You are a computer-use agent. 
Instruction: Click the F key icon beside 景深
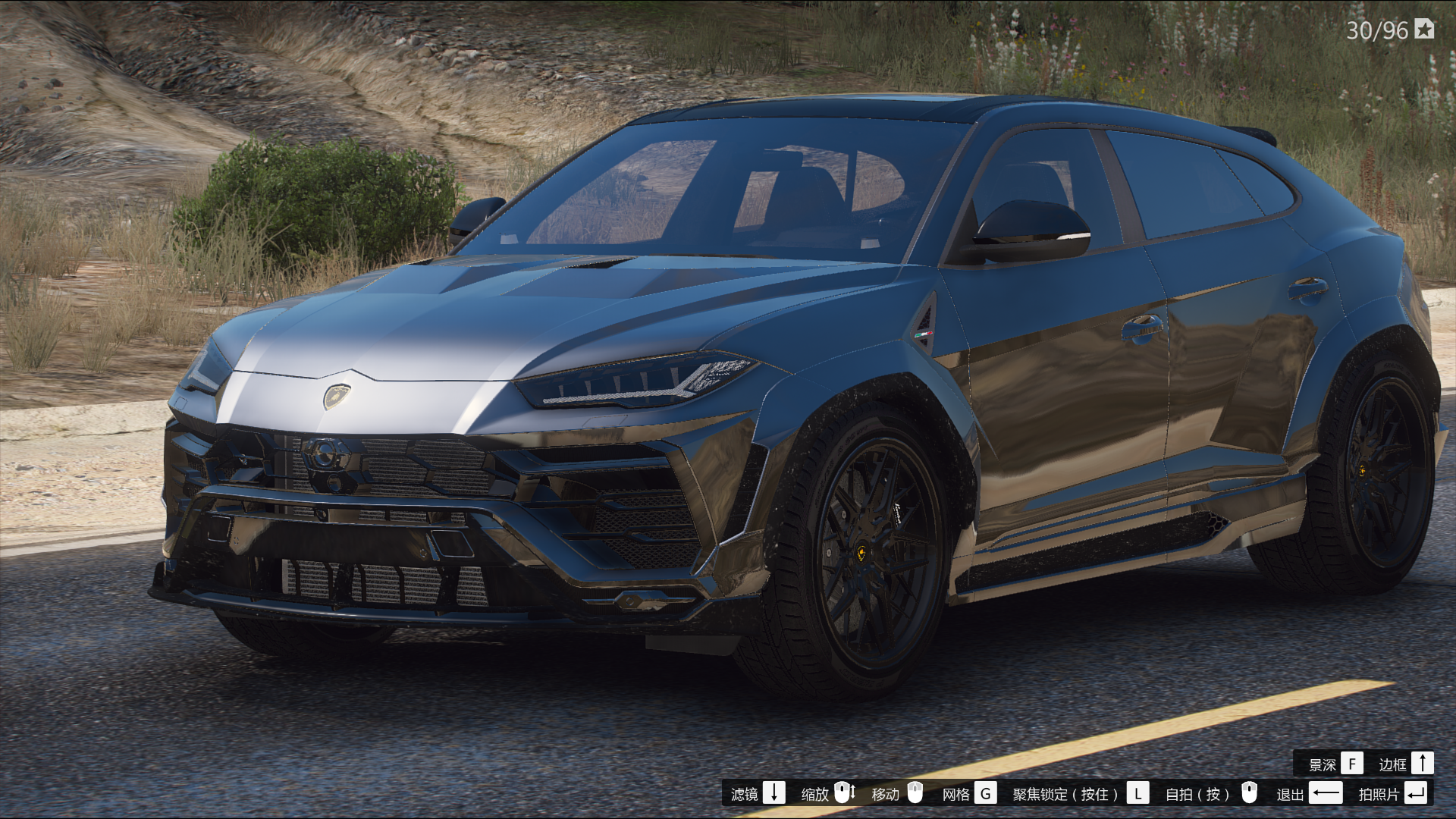pos(1352,764)
